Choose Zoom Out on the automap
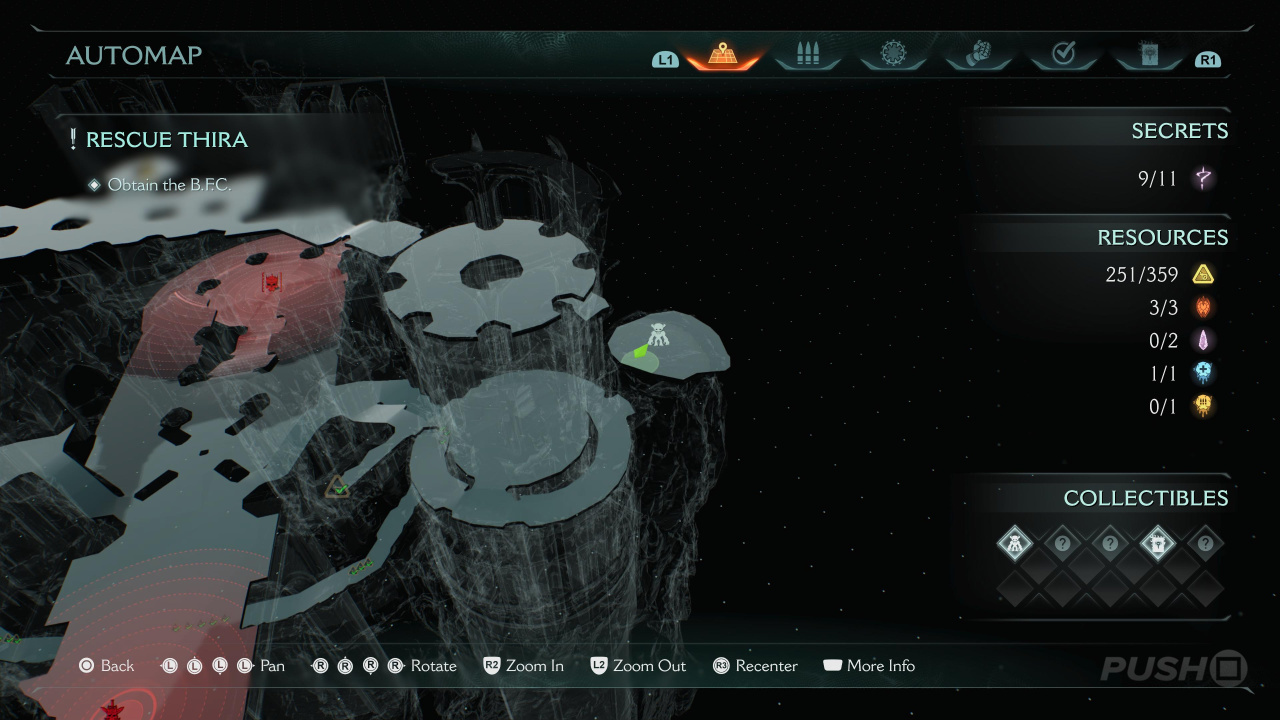Viewport: 1280px width, 720px height. point(638,666)
